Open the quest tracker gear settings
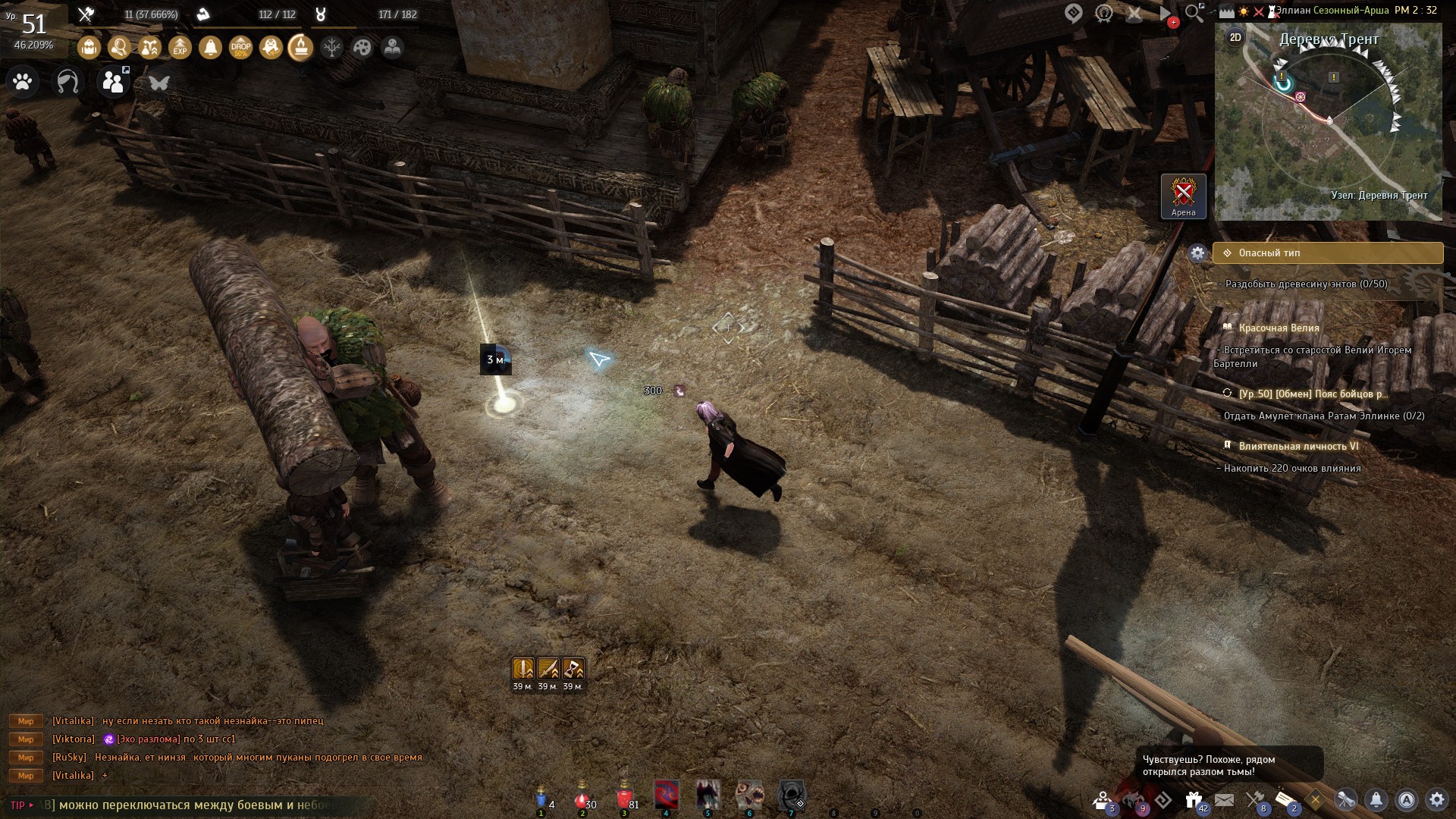Screen dimensions: 1456x819 (1197, 253)
